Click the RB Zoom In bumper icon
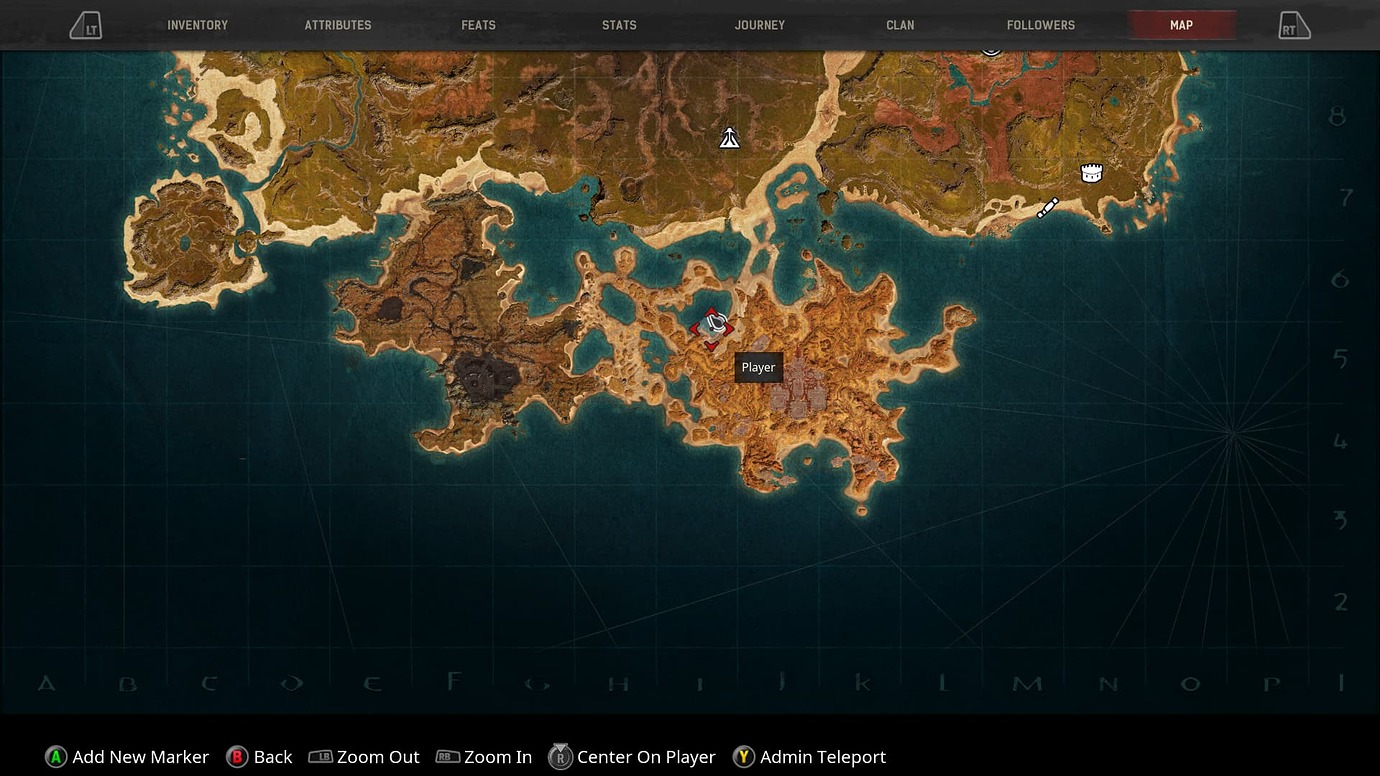This screenshot has height=776, width=1380. tap(446, 757)
